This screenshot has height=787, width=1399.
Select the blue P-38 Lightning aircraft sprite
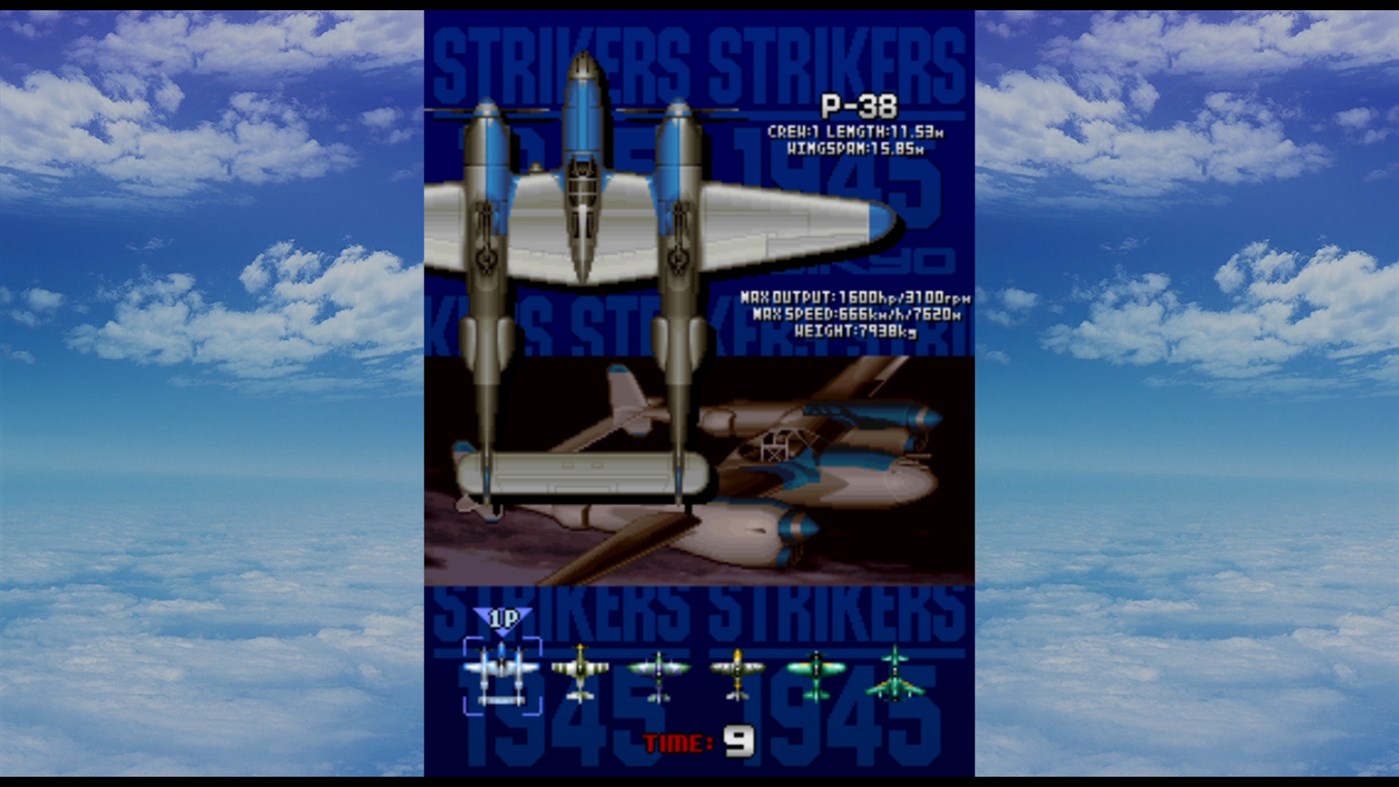(500, 672)
